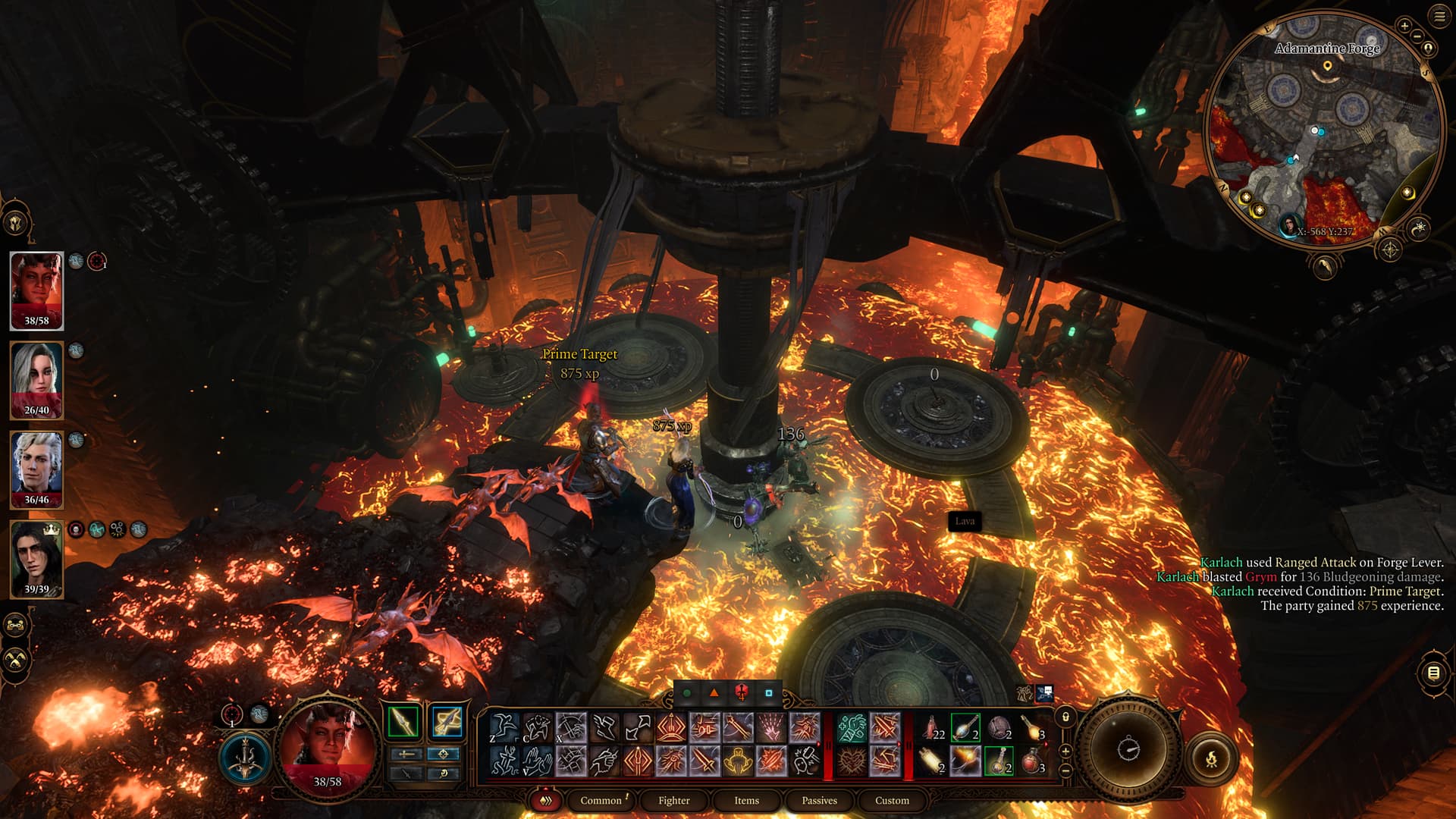
Task: Select the scroll item in hotbar
Action: coord(932,760)
